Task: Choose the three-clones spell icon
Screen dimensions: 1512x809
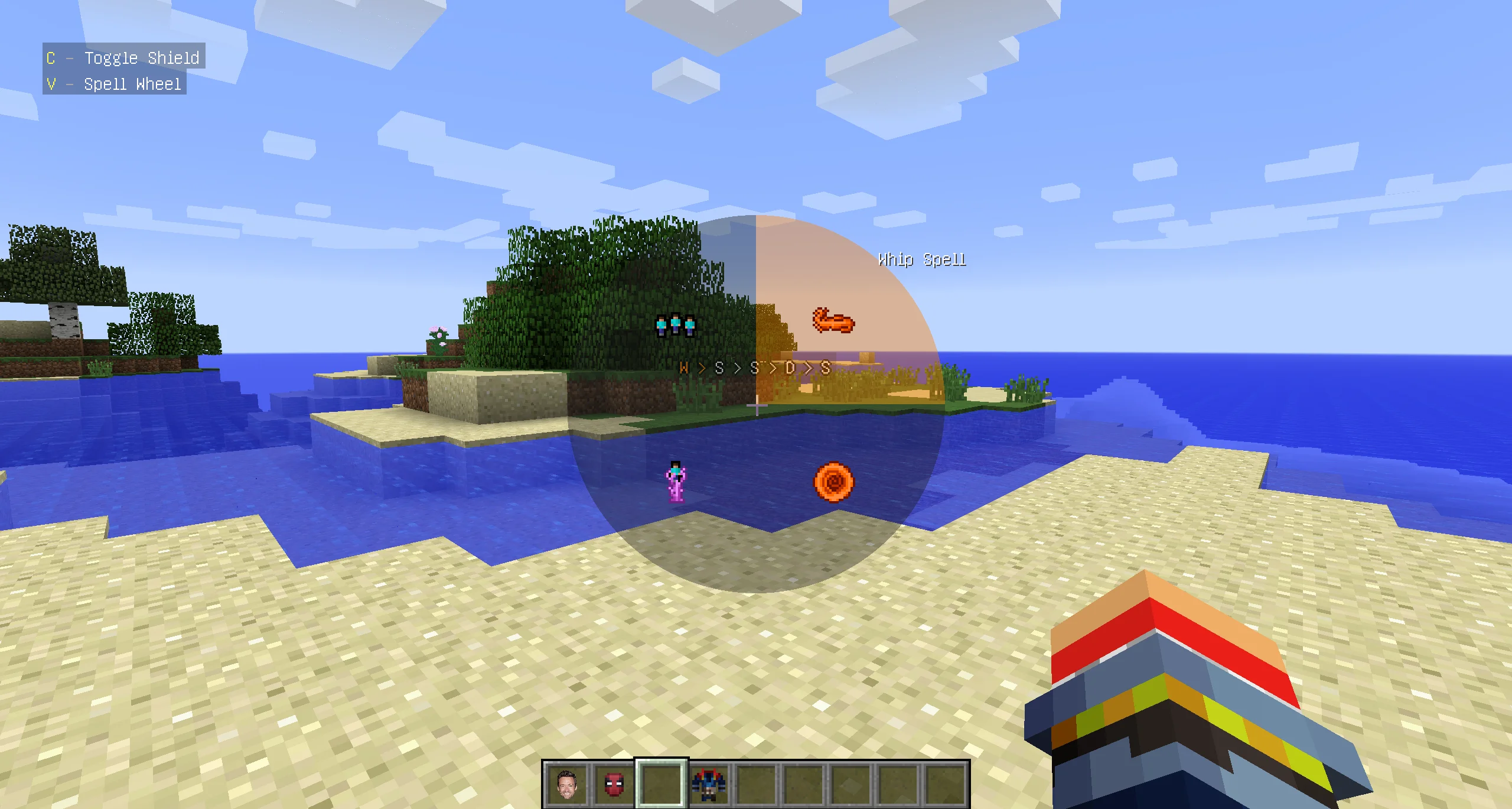Action: coord(675,325)
